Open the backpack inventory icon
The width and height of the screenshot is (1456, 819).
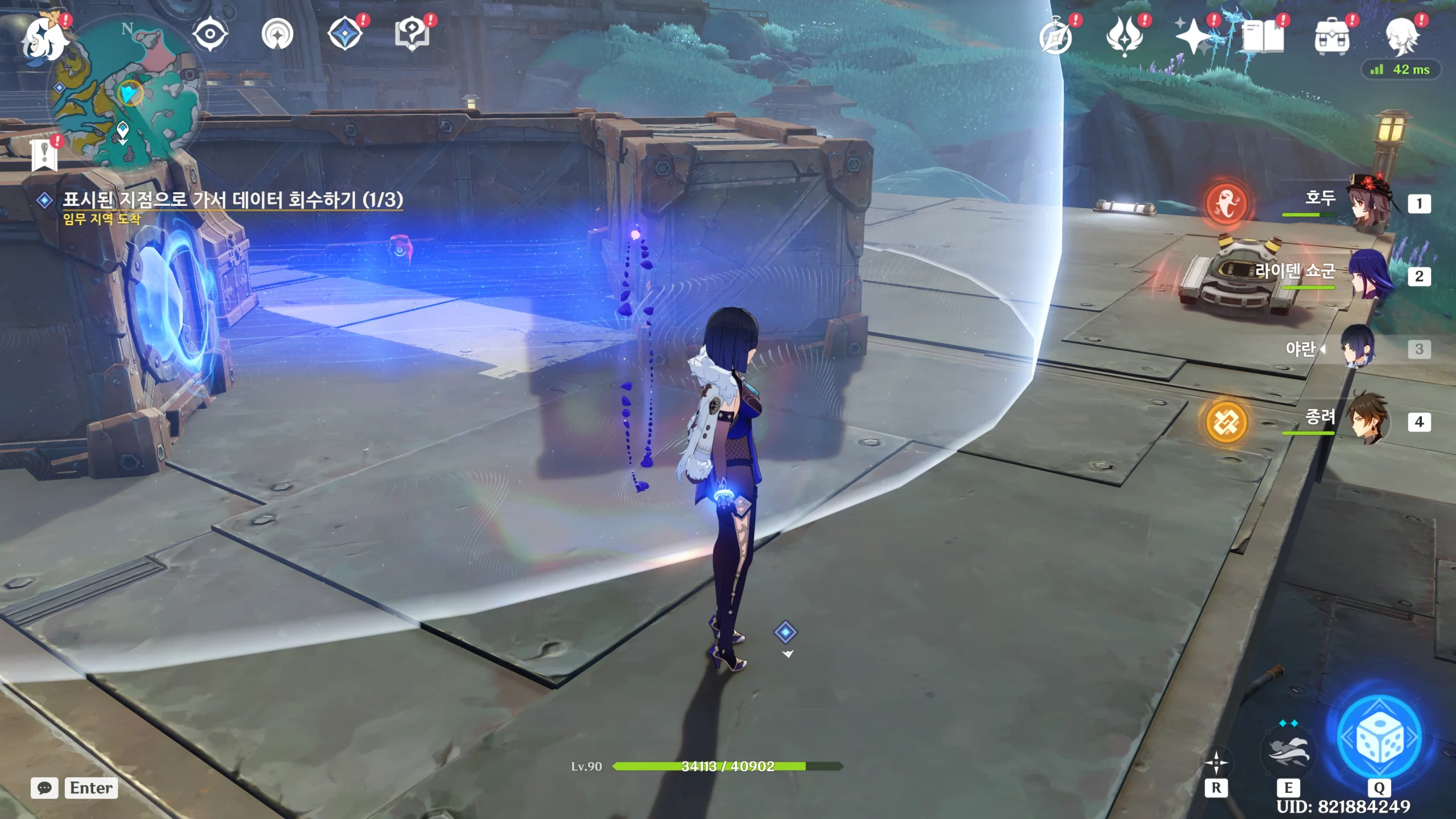1332,36
